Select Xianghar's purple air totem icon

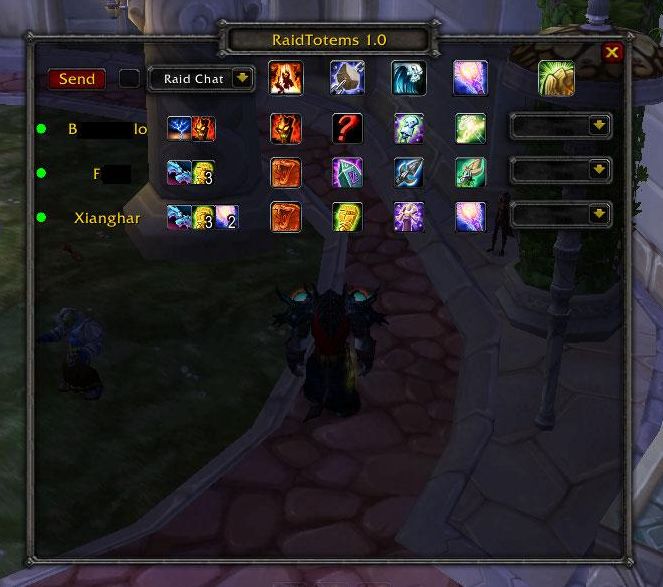pos(470,216)
